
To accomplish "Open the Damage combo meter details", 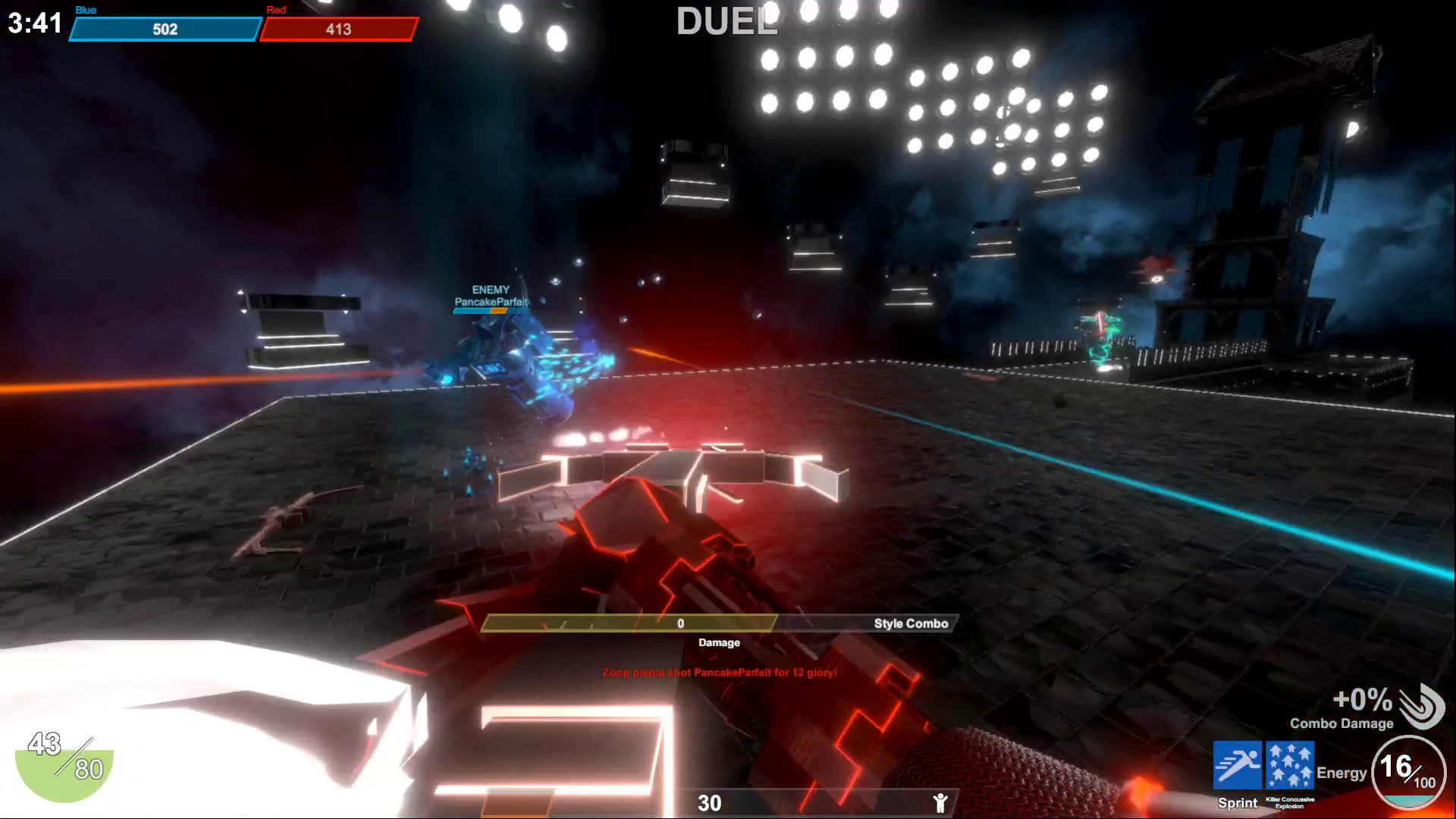I will pos(717,642).
